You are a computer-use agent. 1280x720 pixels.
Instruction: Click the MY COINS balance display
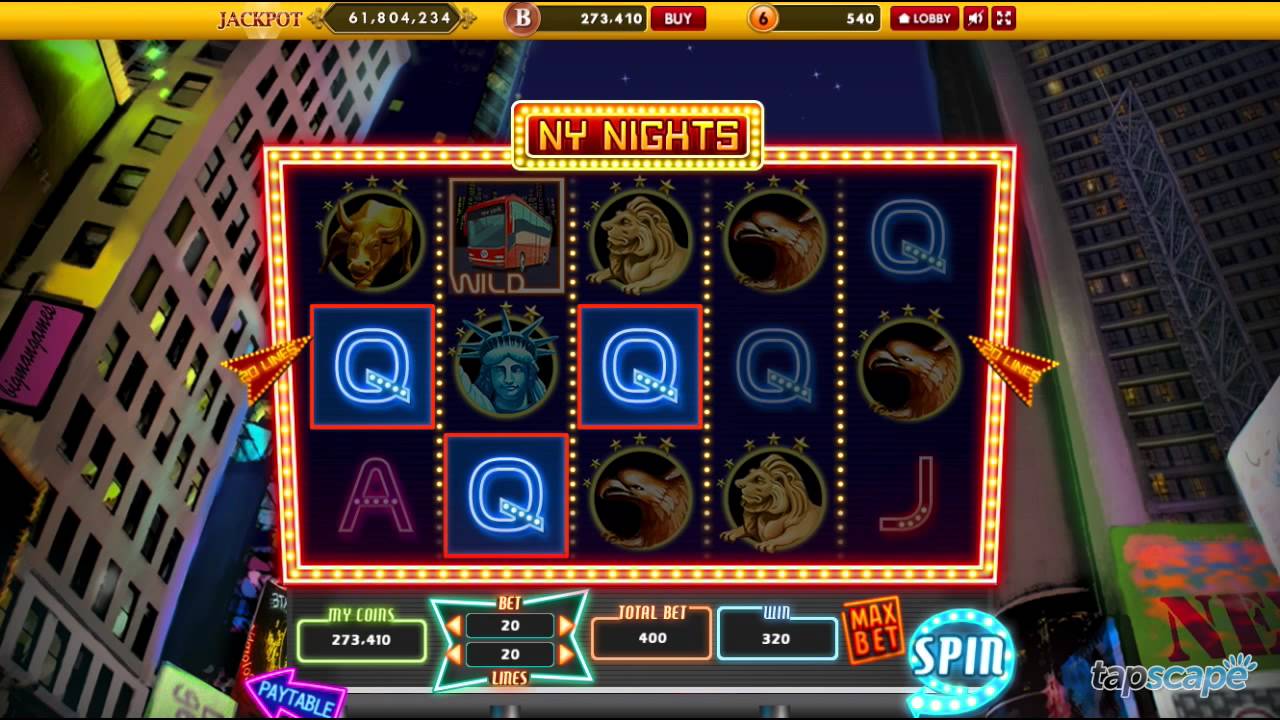pos(361,638)
